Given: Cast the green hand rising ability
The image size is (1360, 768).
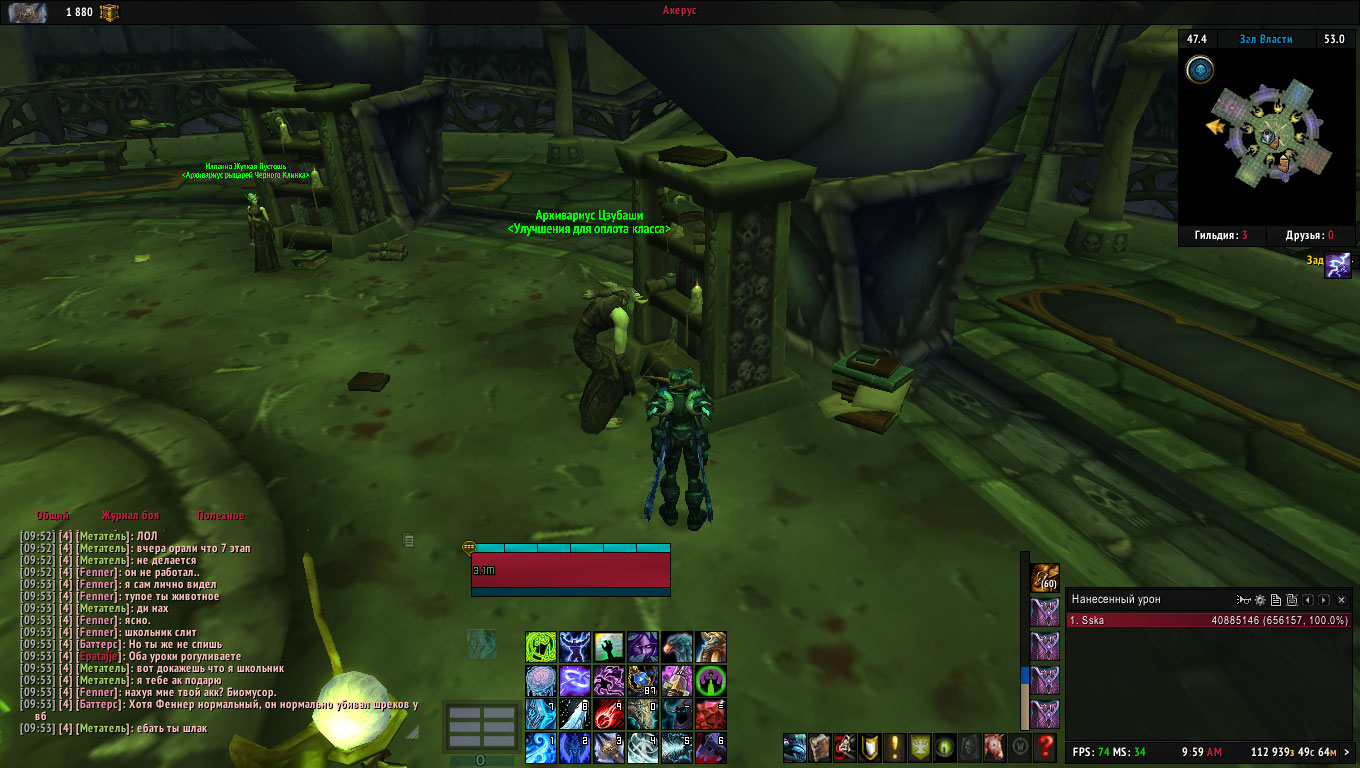Looking at the screenshot, I should (x=609, y=647).
